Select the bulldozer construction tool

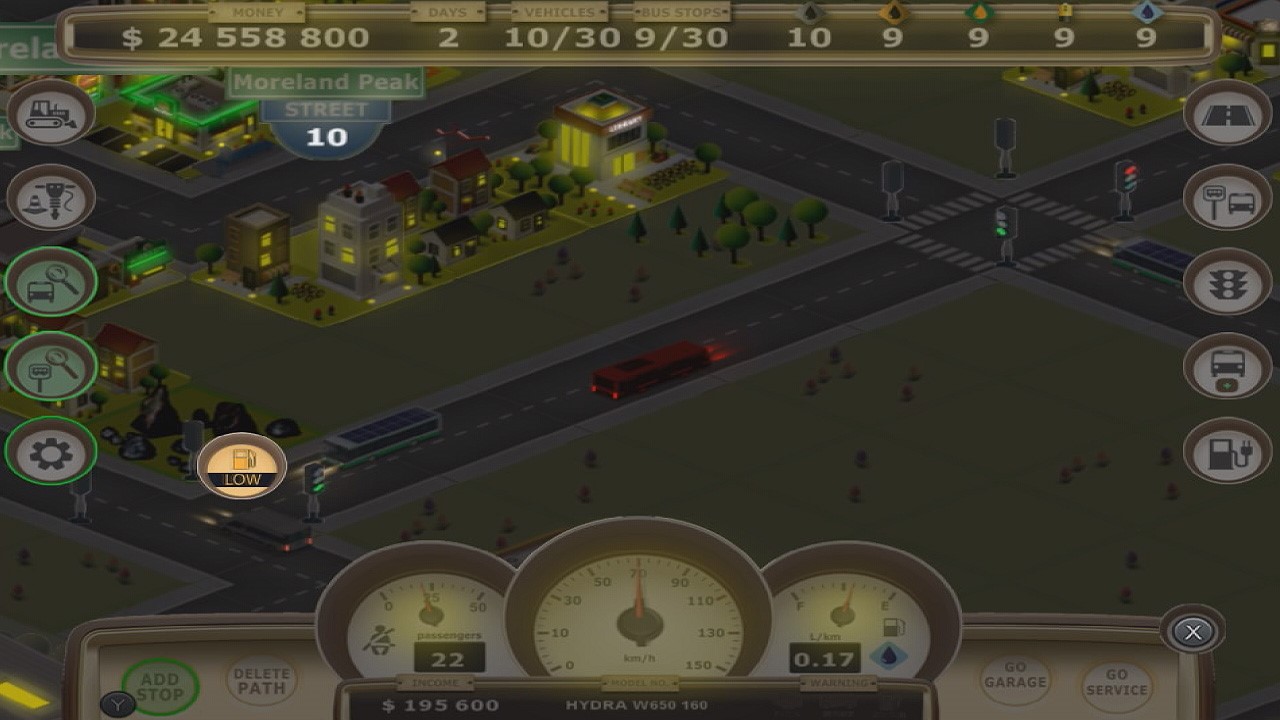[50, 112]
